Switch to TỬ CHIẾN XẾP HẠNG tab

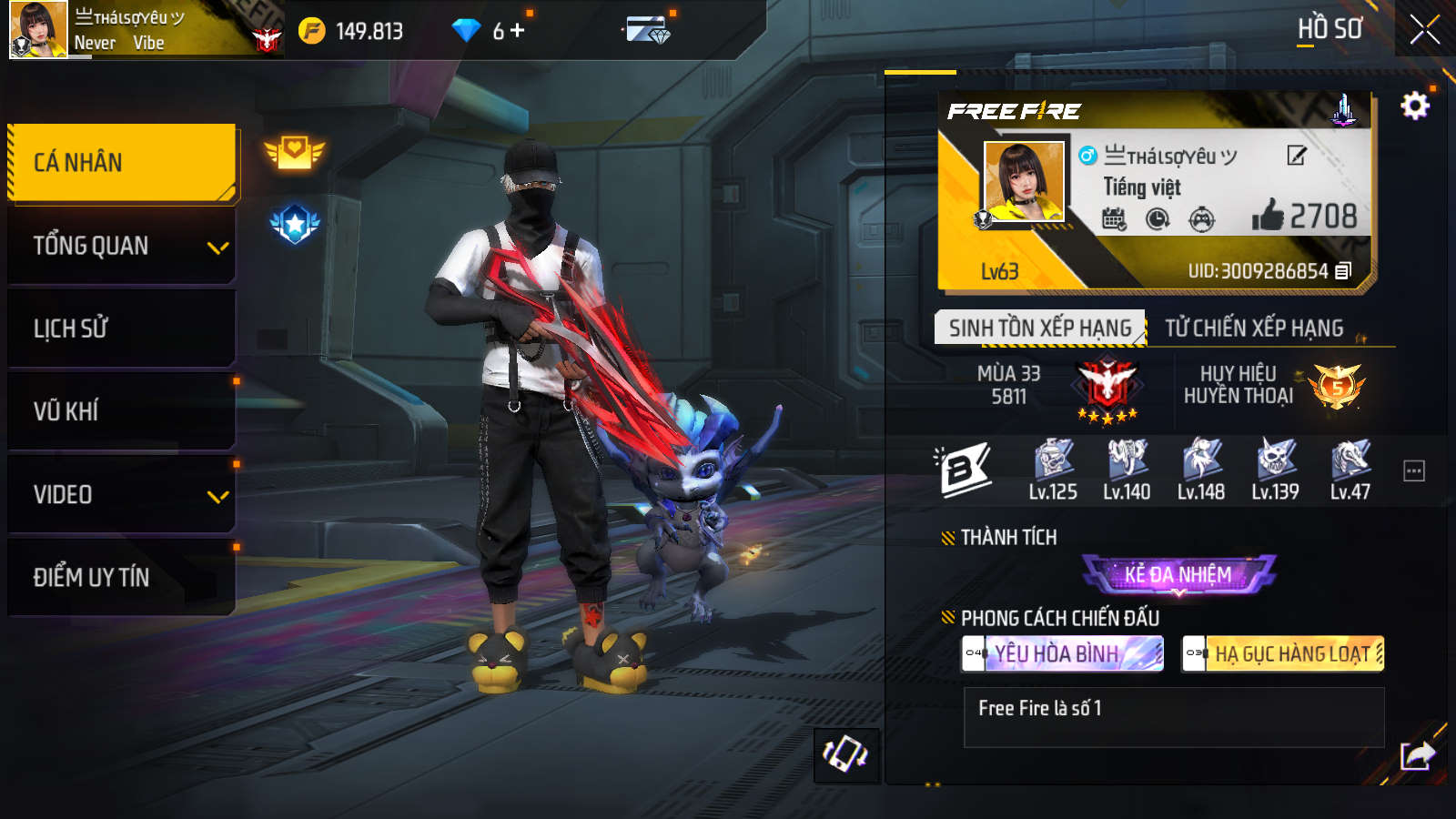[1254, 328]
